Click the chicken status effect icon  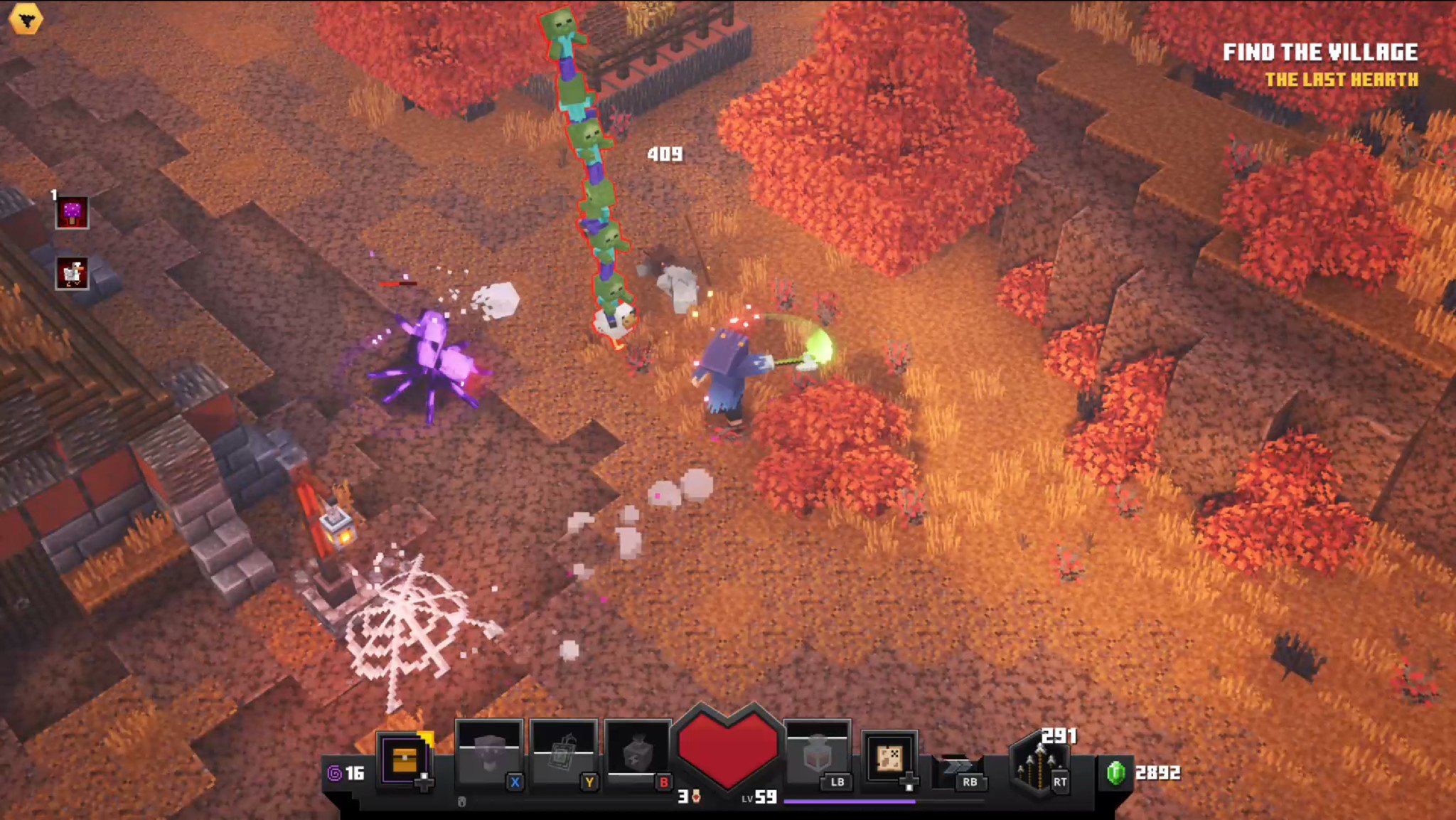pyautogui.click(x=72, y=274)
